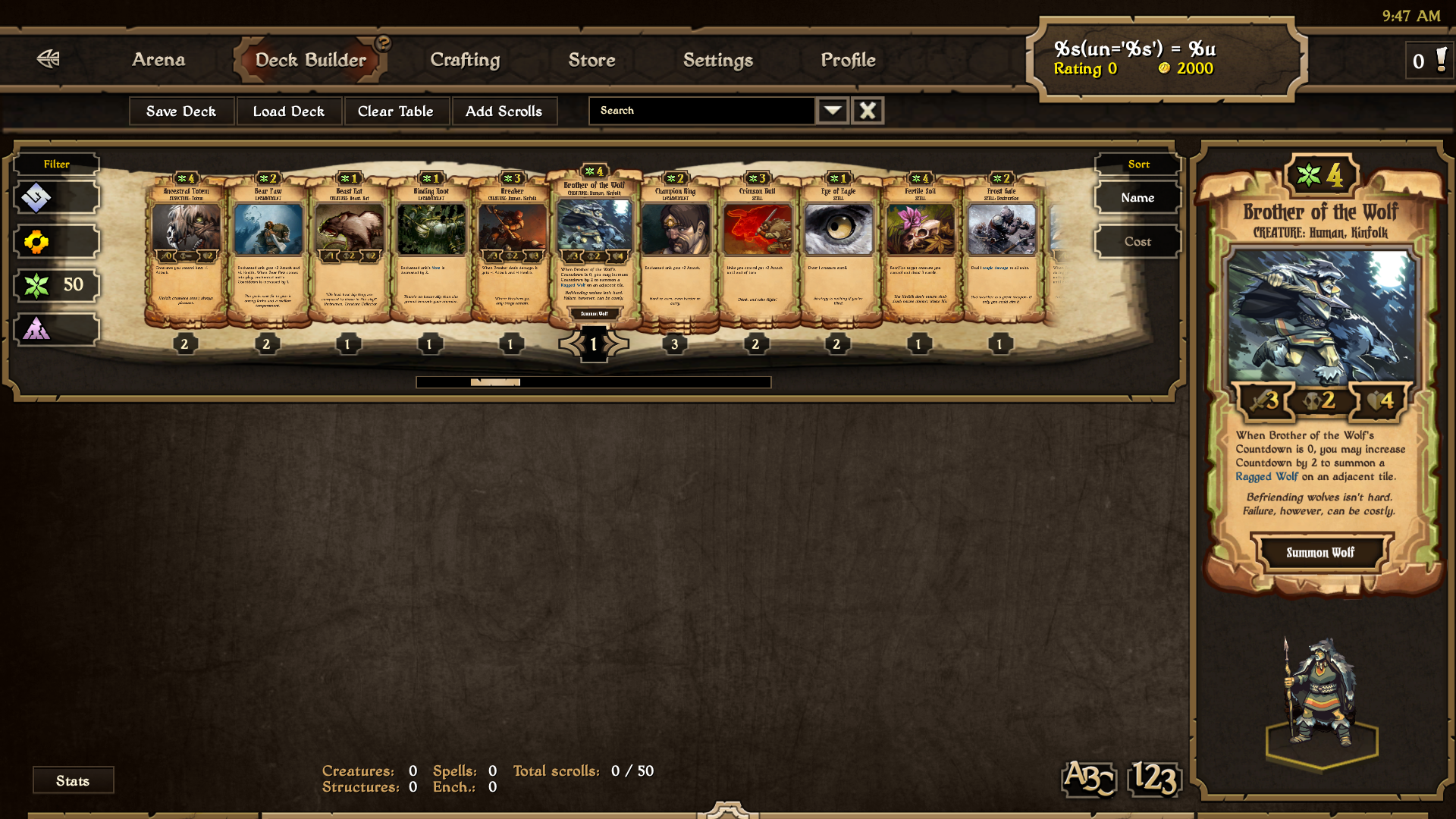1456x819 pixels.
Task: Toggle sorting by Name
Action: (1137, 197)
